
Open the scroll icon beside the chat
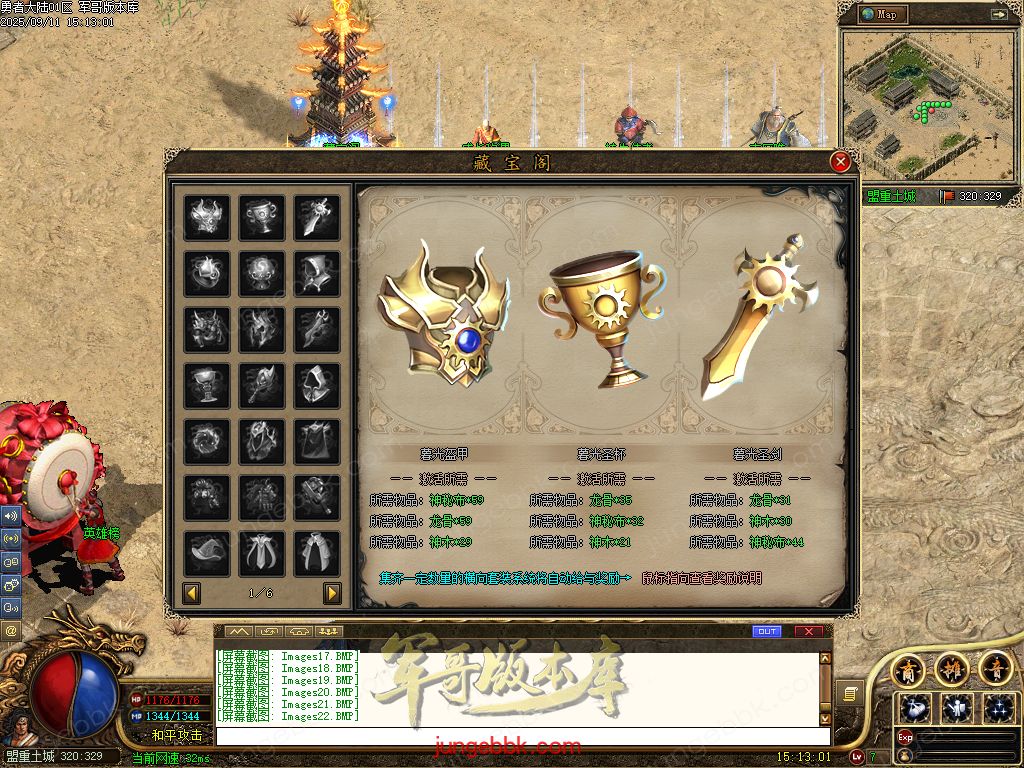[x=849, y=693]
